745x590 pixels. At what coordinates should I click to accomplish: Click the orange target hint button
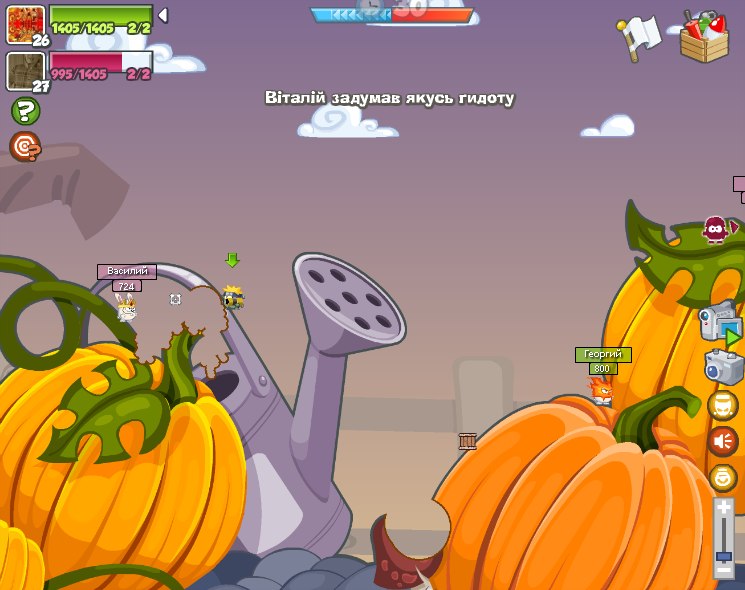[24, 147]
